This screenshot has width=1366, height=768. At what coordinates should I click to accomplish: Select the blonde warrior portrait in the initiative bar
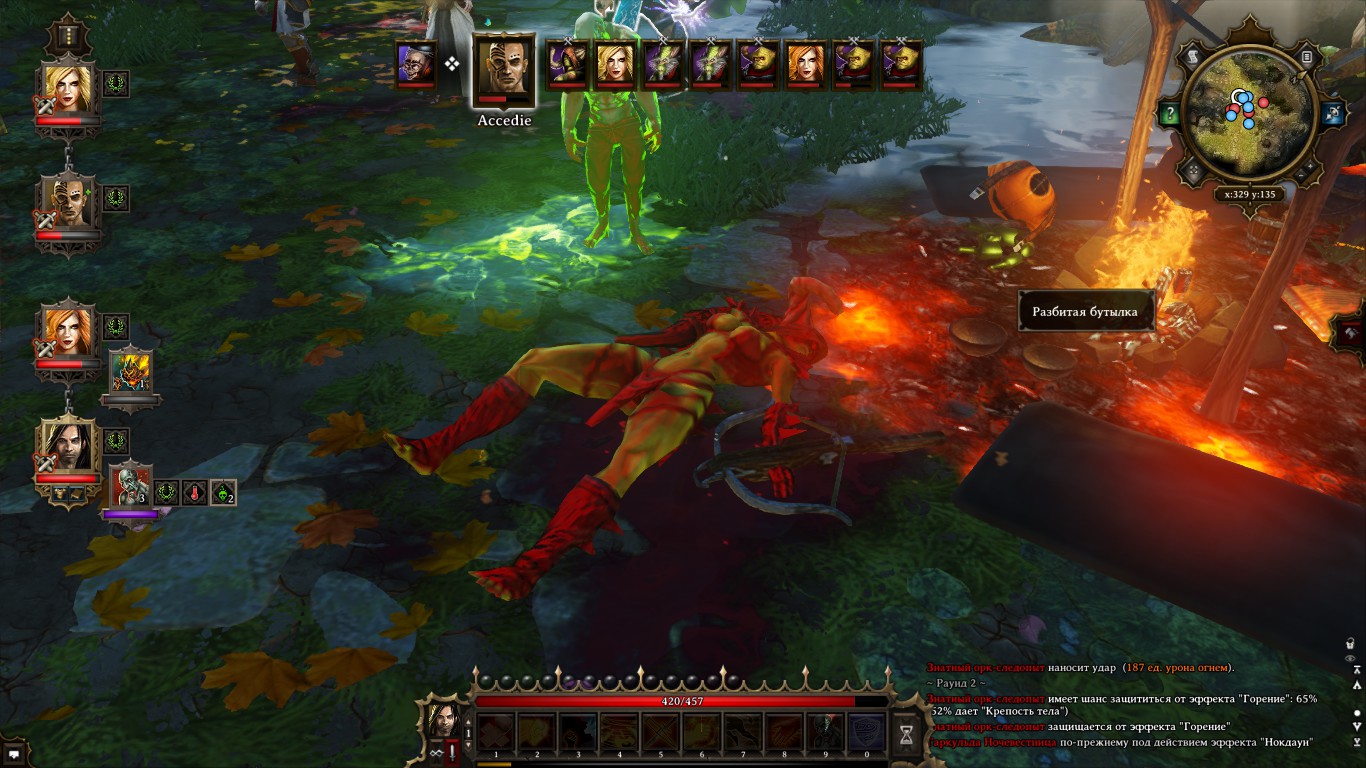click(617, 65)
